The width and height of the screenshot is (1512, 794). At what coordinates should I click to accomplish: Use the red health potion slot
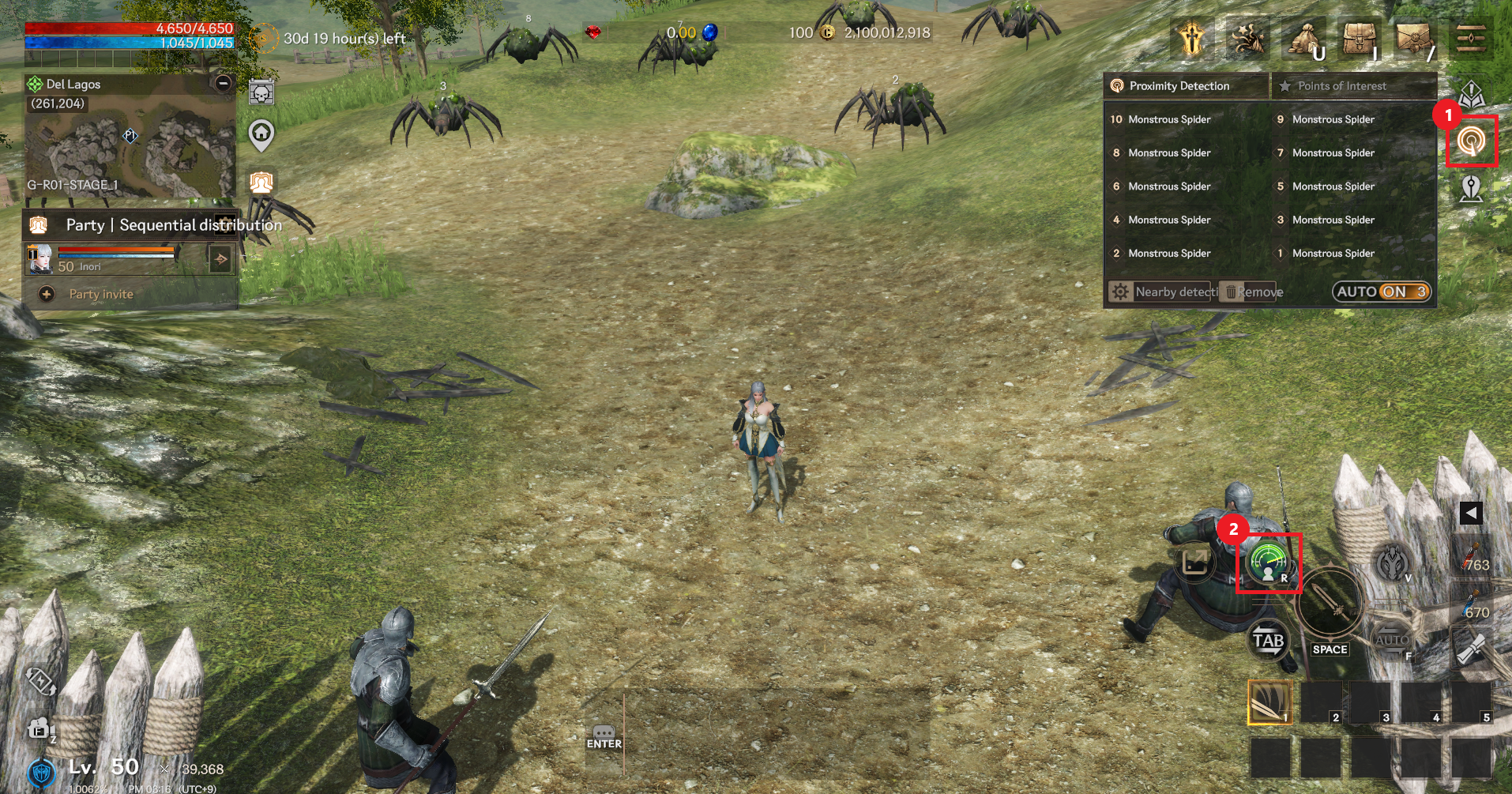tap(1472, 558)
